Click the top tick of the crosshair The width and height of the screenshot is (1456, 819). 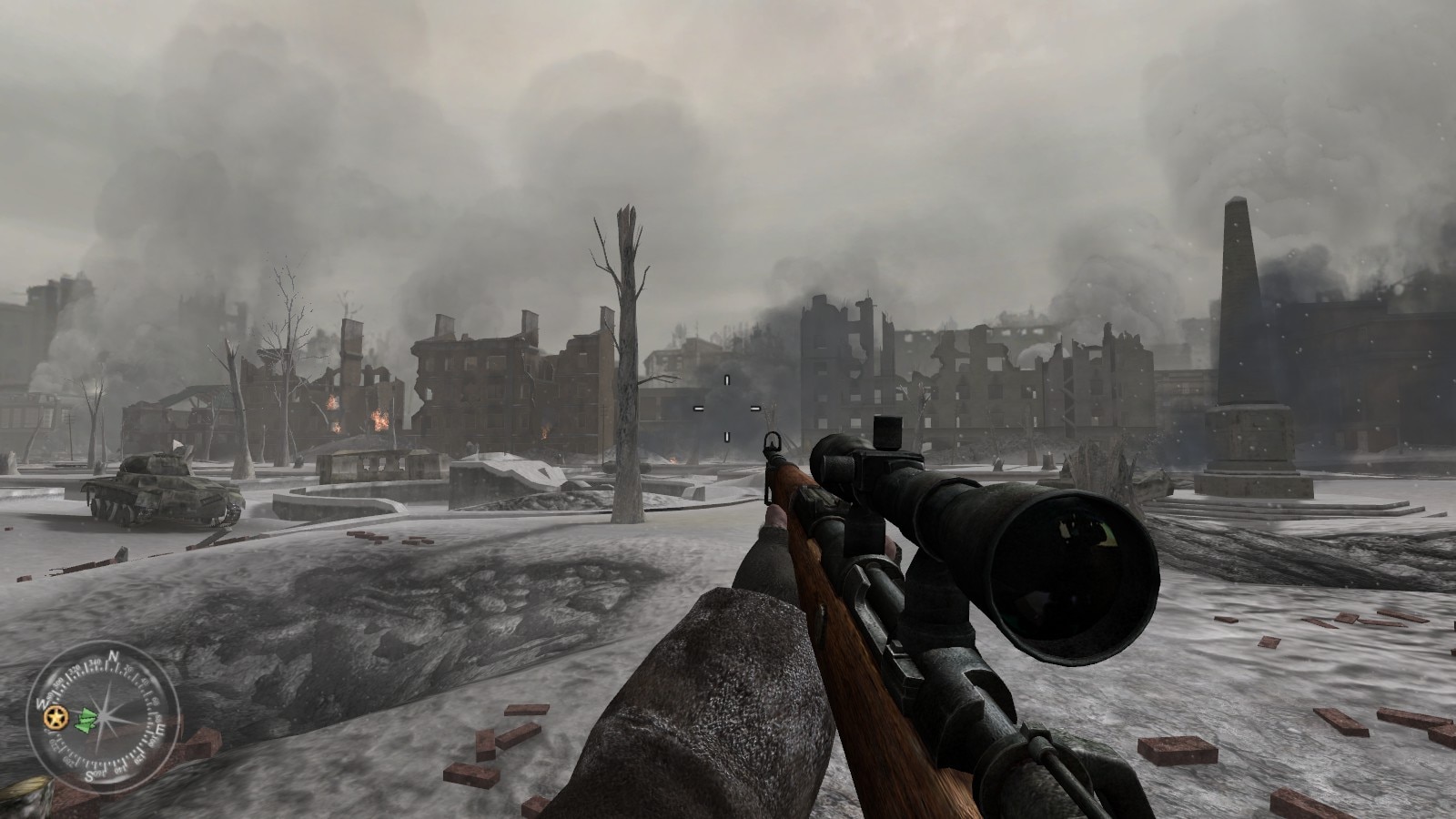pos(727,380)
